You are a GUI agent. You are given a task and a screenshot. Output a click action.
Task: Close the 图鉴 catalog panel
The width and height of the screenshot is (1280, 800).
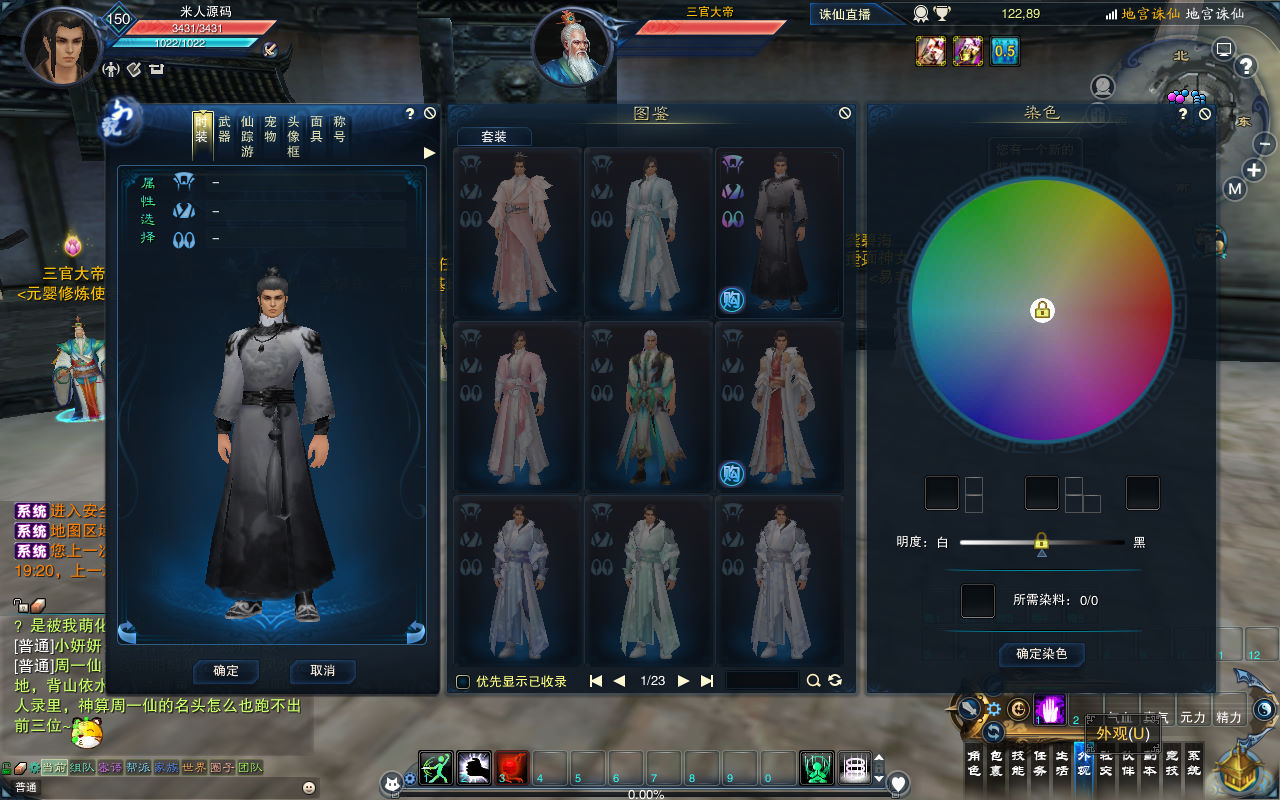point(845,114)
